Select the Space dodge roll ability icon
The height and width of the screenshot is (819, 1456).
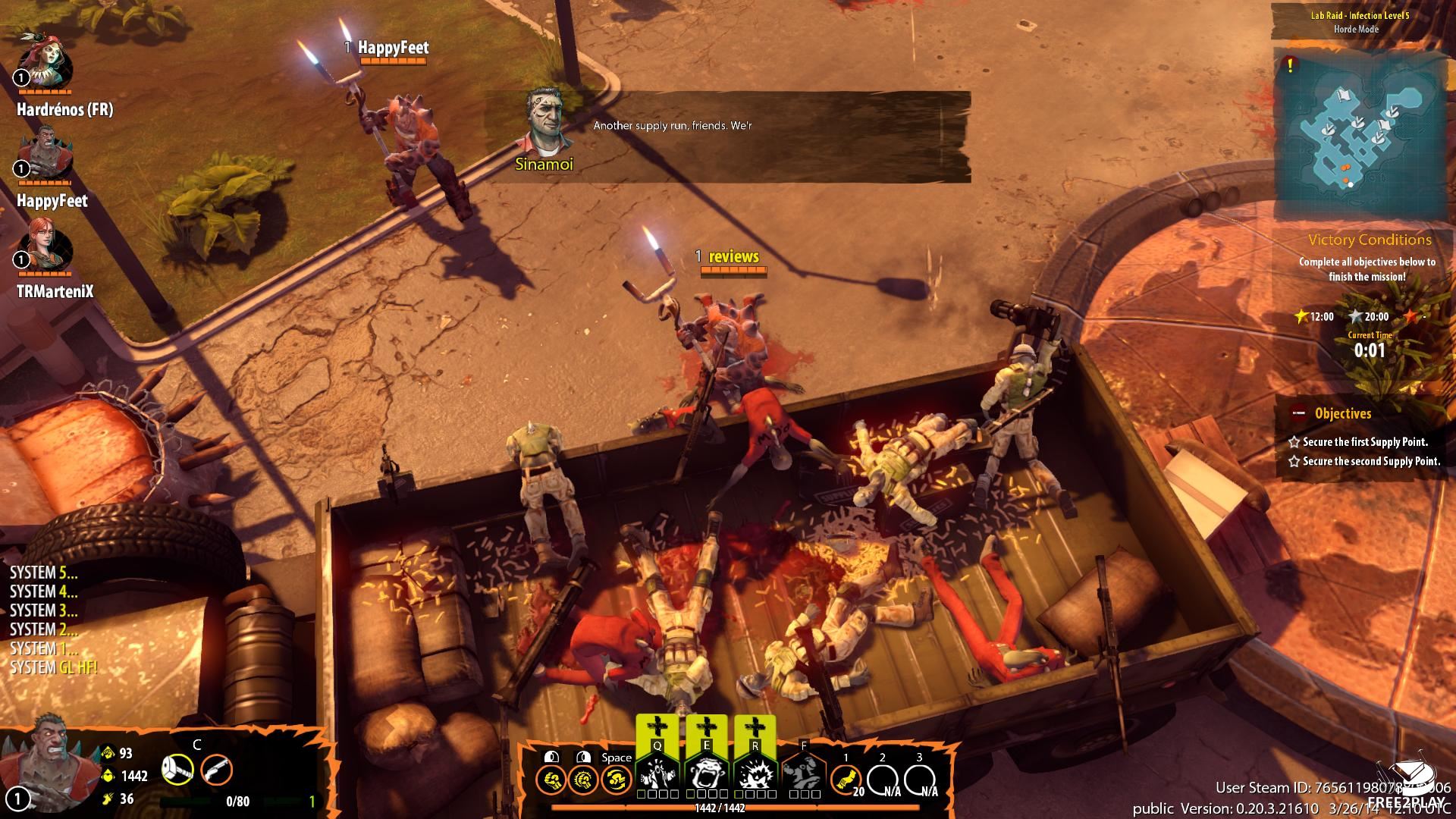pyautogui.click(x=616, y=779)
